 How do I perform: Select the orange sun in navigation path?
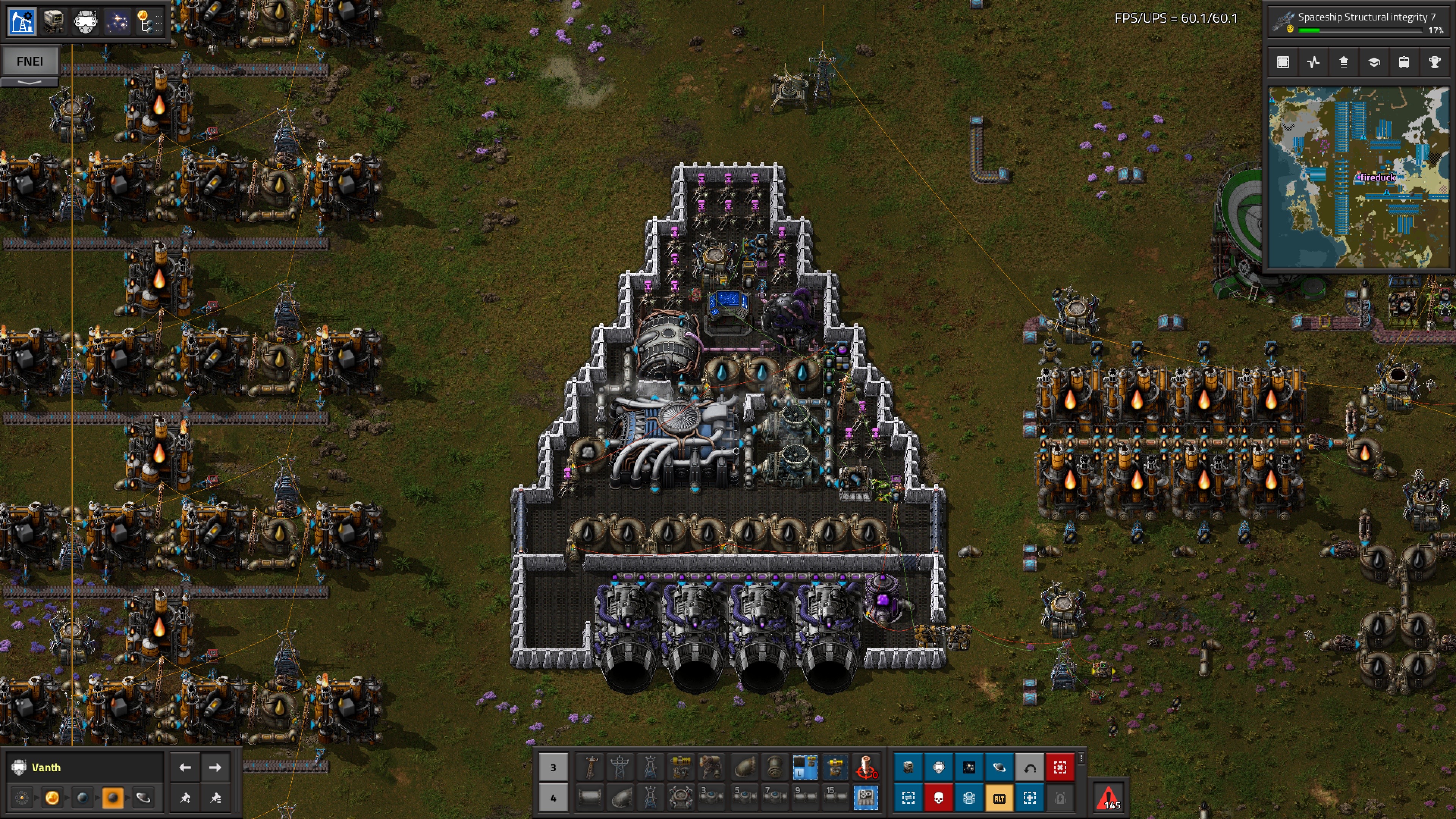(x=52, y=797)
